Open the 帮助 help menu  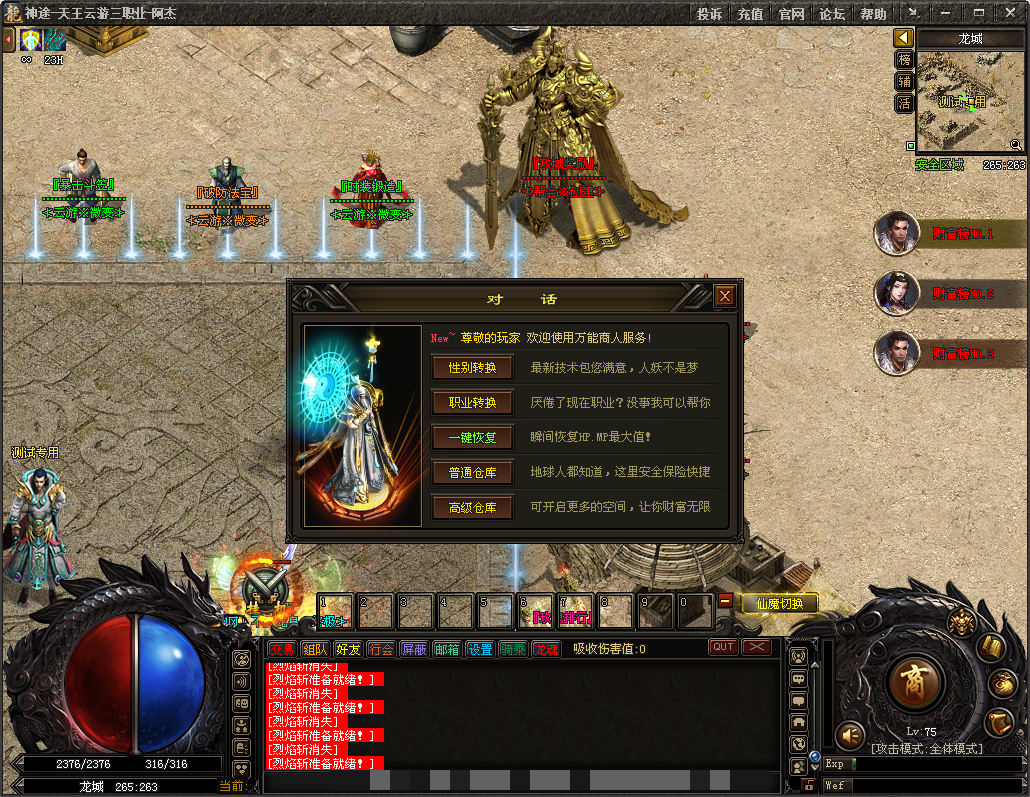click(x=873, y=14)
